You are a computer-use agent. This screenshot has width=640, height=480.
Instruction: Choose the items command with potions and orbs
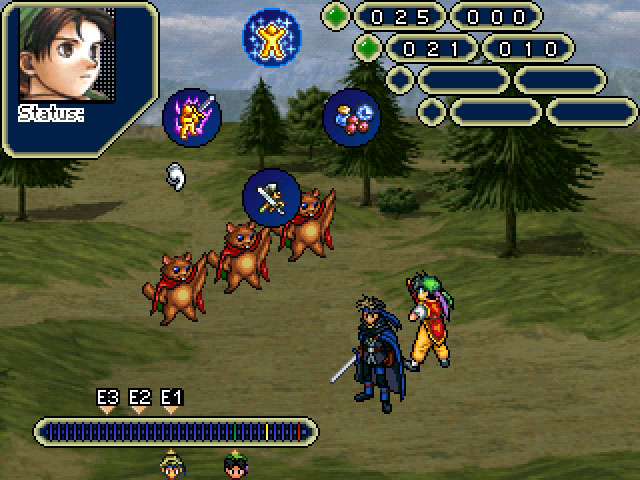(x=352, y=118)
